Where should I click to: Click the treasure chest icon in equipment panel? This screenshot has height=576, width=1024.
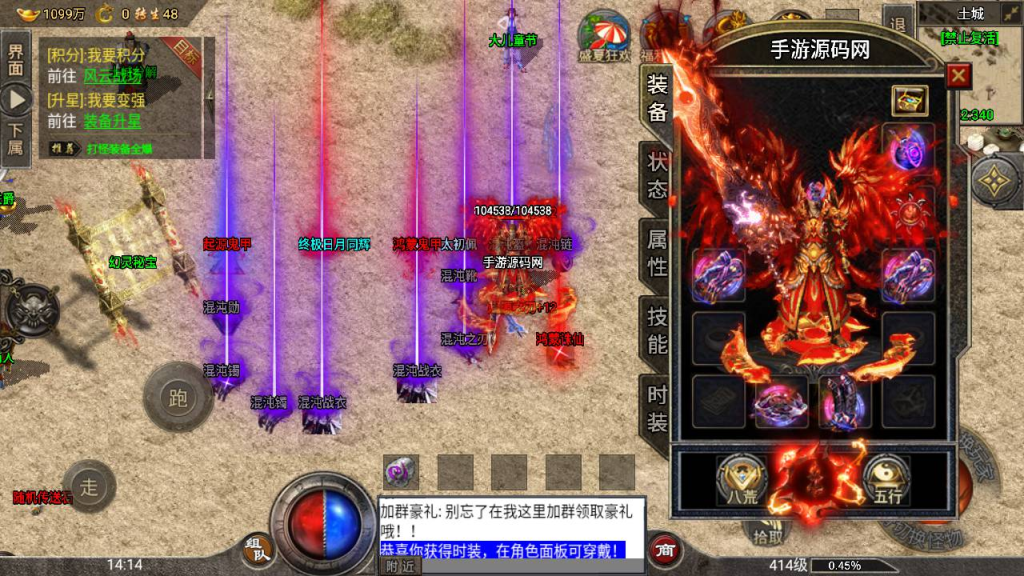pos(909,100)
